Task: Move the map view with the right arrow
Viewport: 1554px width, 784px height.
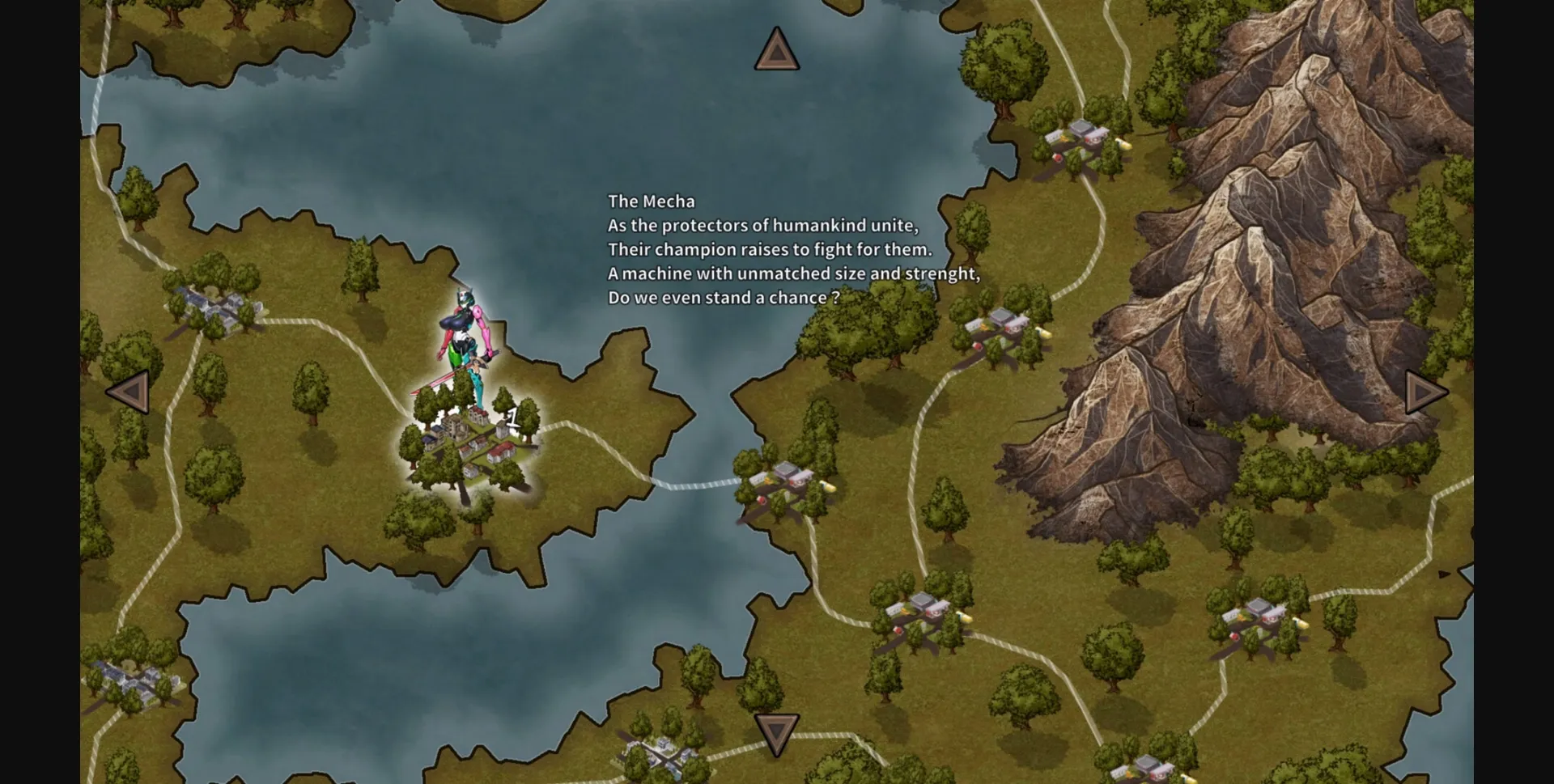Action: (x=1424, y=392)
